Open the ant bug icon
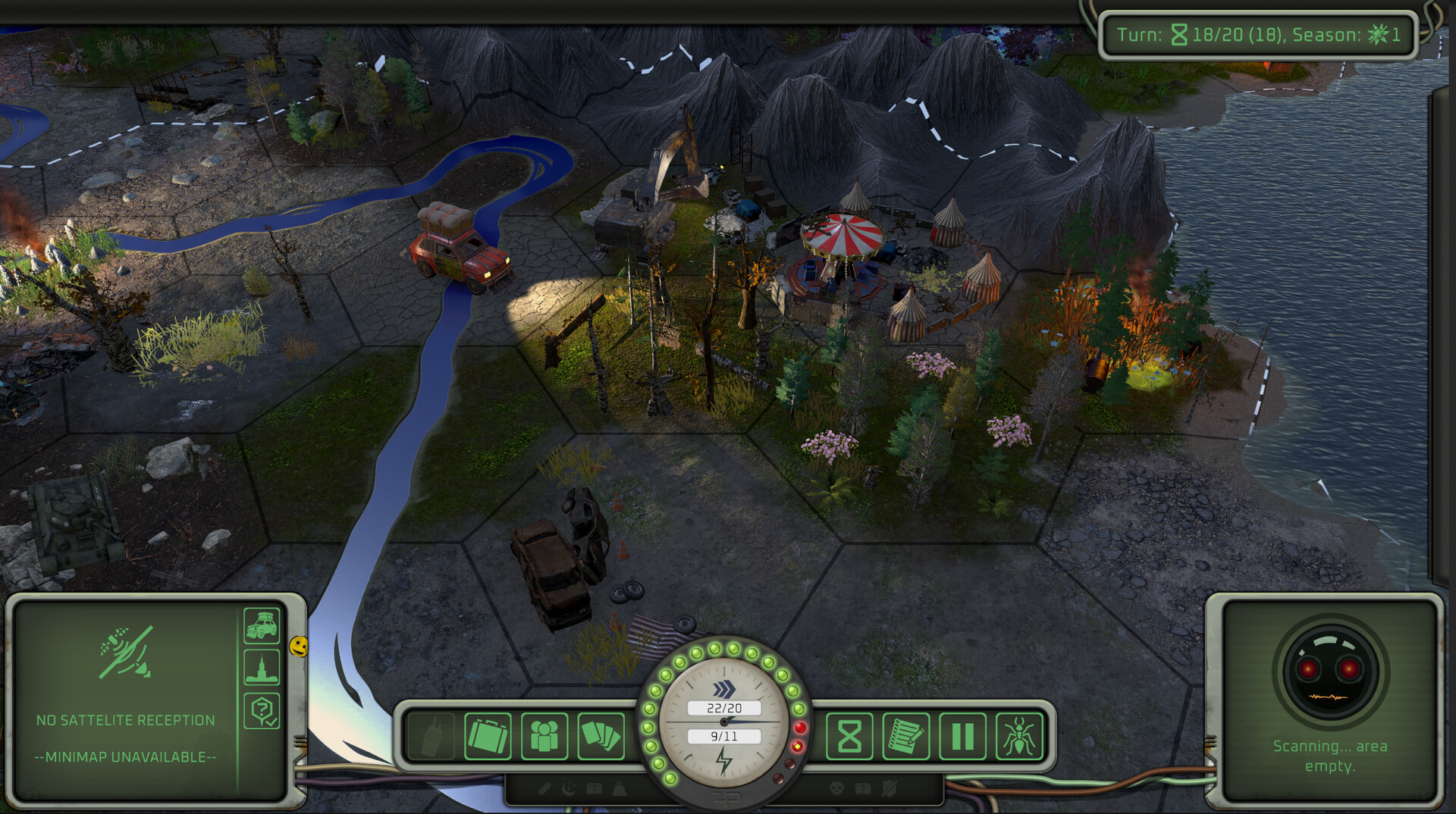The width and height of the screenshot is (1456, 814). pos(1019,736)
